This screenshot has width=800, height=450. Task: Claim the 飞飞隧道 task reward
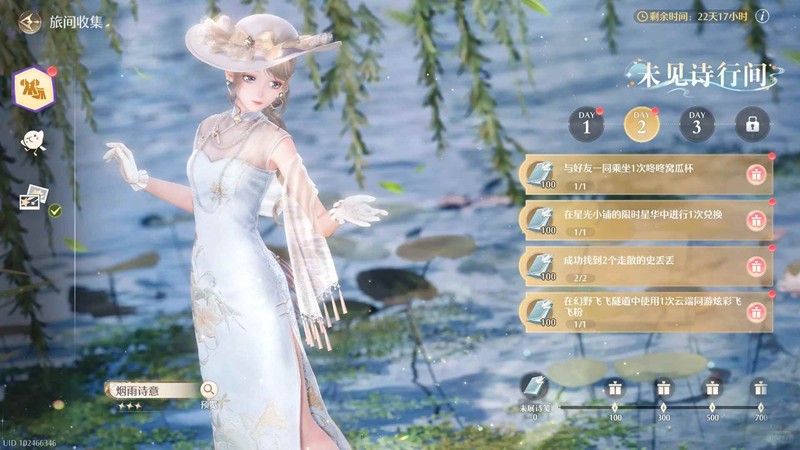click(x=756, y=312)
